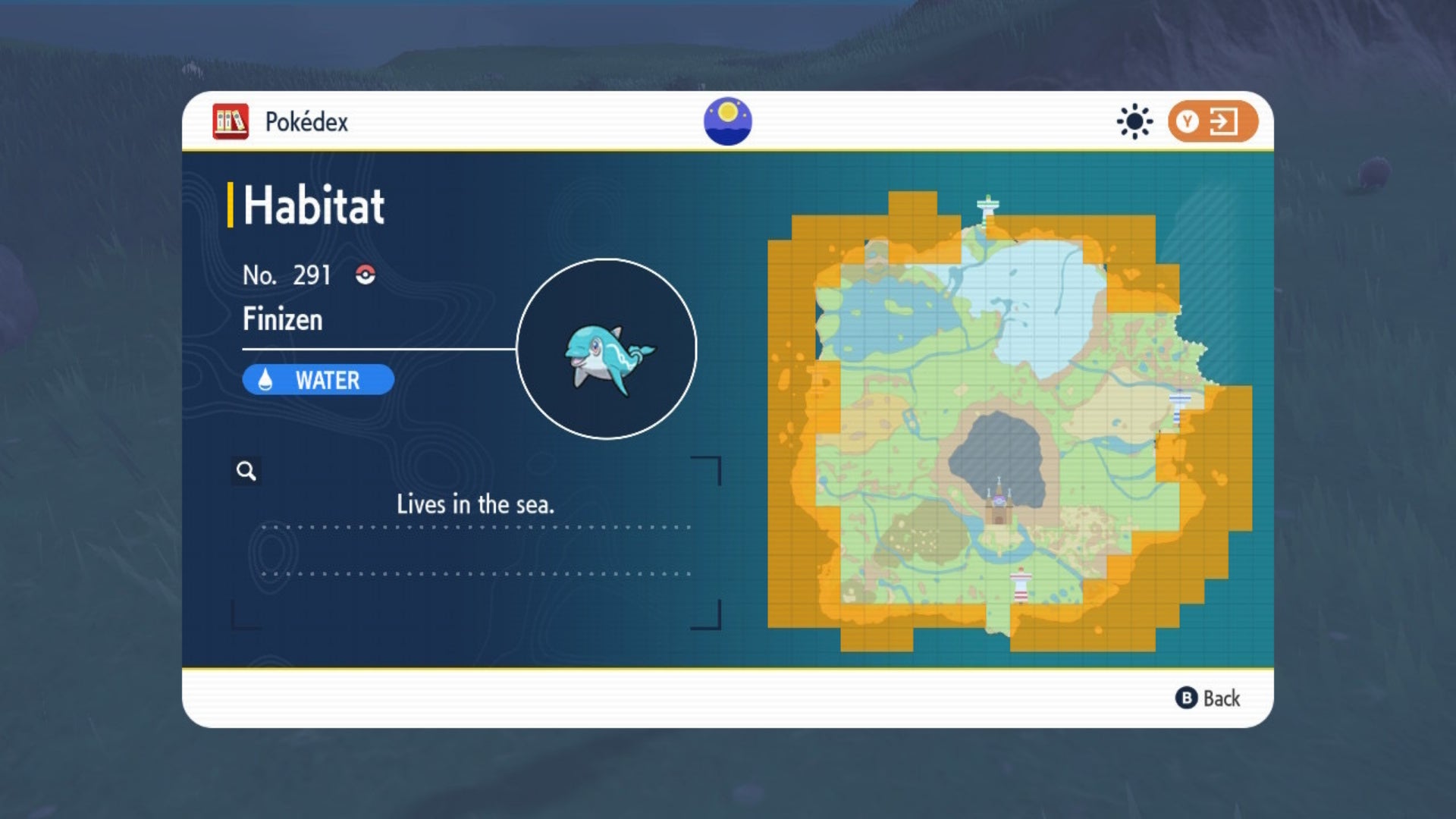Click the Paldea habitat map
Screen dimensions: 1456x819
point(1009,421)
